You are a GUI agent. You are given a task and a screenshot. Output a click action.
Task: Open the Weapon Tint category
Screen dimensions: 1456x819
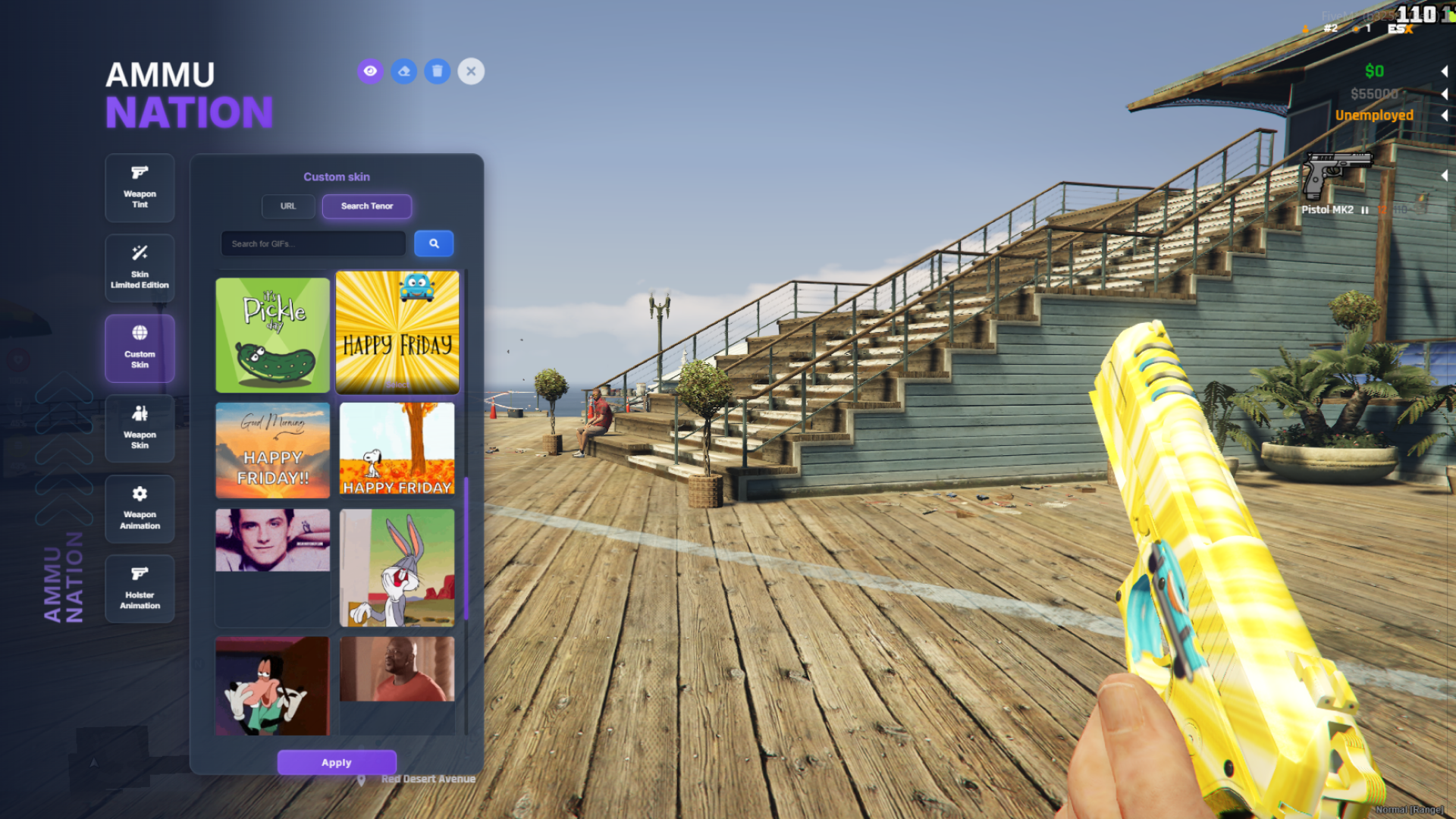click(140, 187)
